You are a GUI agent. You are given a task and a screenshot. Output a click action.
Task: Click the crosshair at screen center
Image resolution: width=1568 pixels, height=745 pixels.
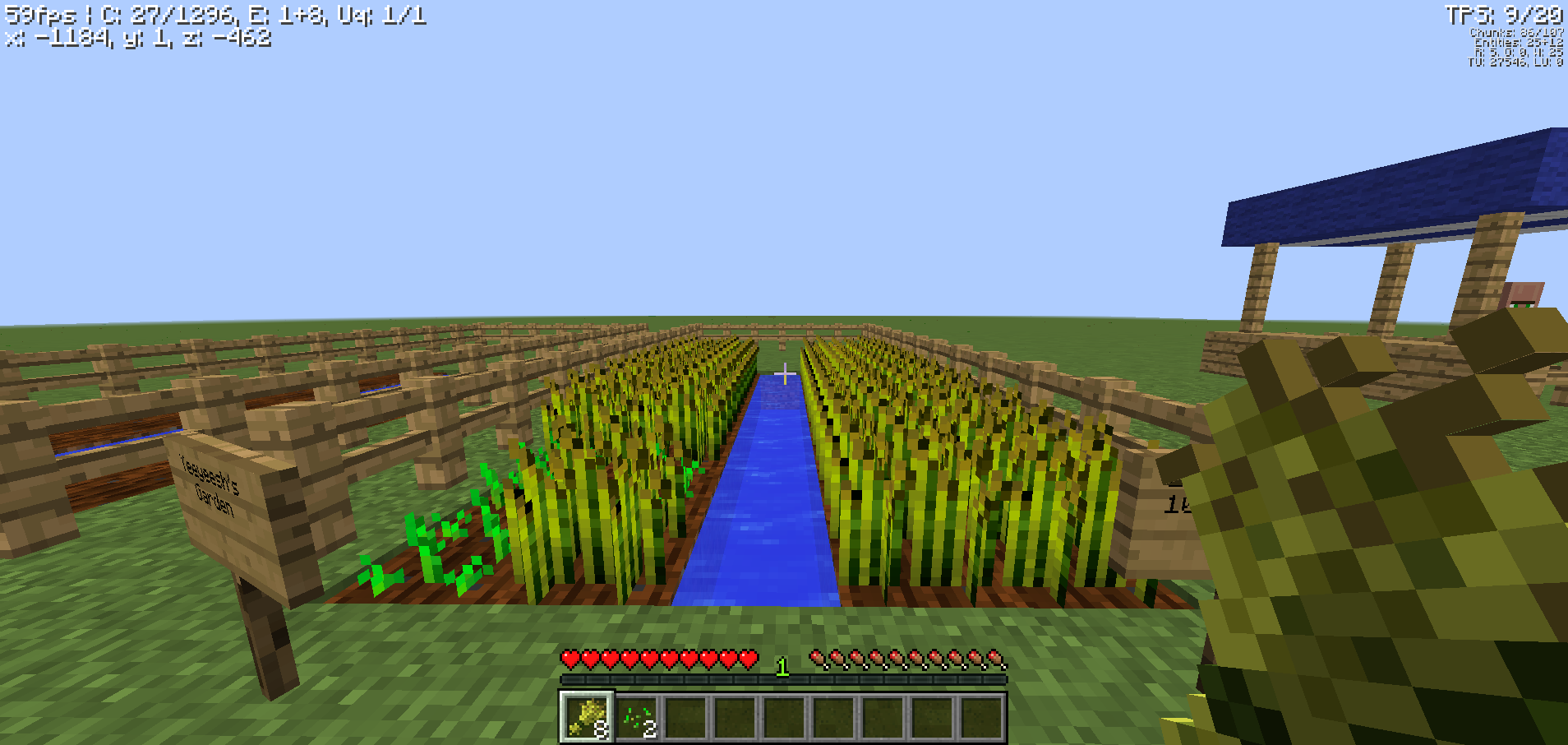pyautogui.click(x=784, y=372)
